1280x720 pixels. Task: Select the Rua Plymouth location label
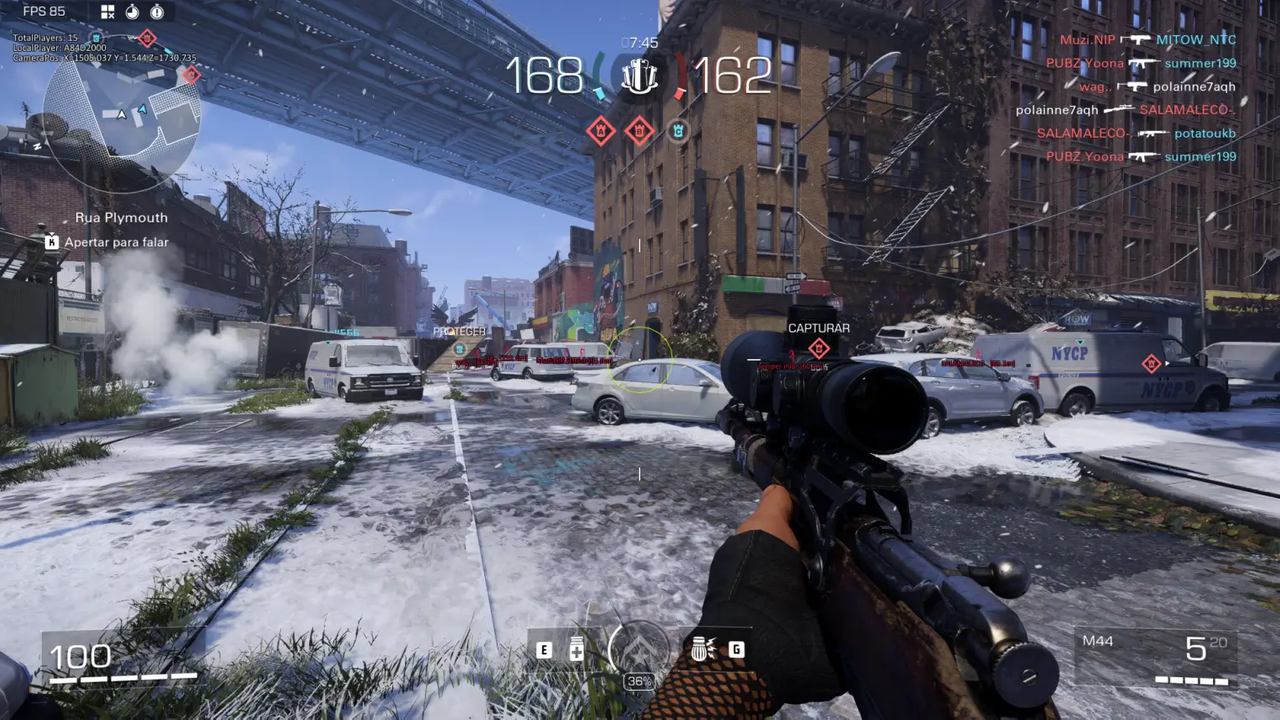(x=122, y=217)
